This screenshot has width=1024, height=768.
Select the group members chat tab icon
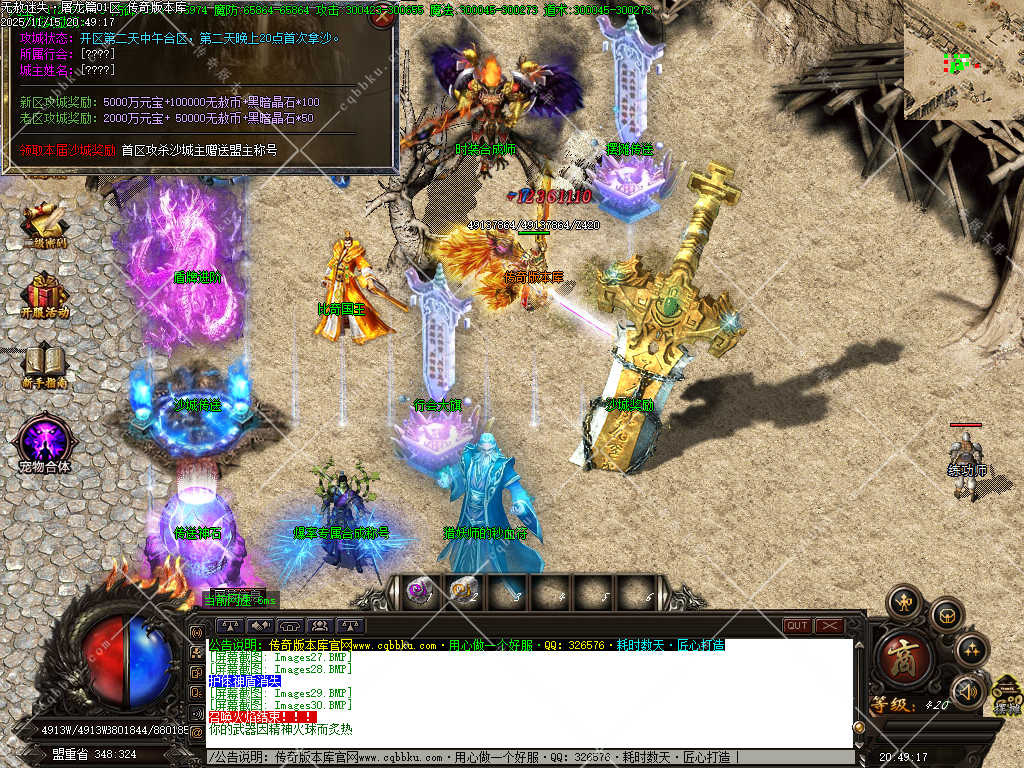click(x=320, y=626)
